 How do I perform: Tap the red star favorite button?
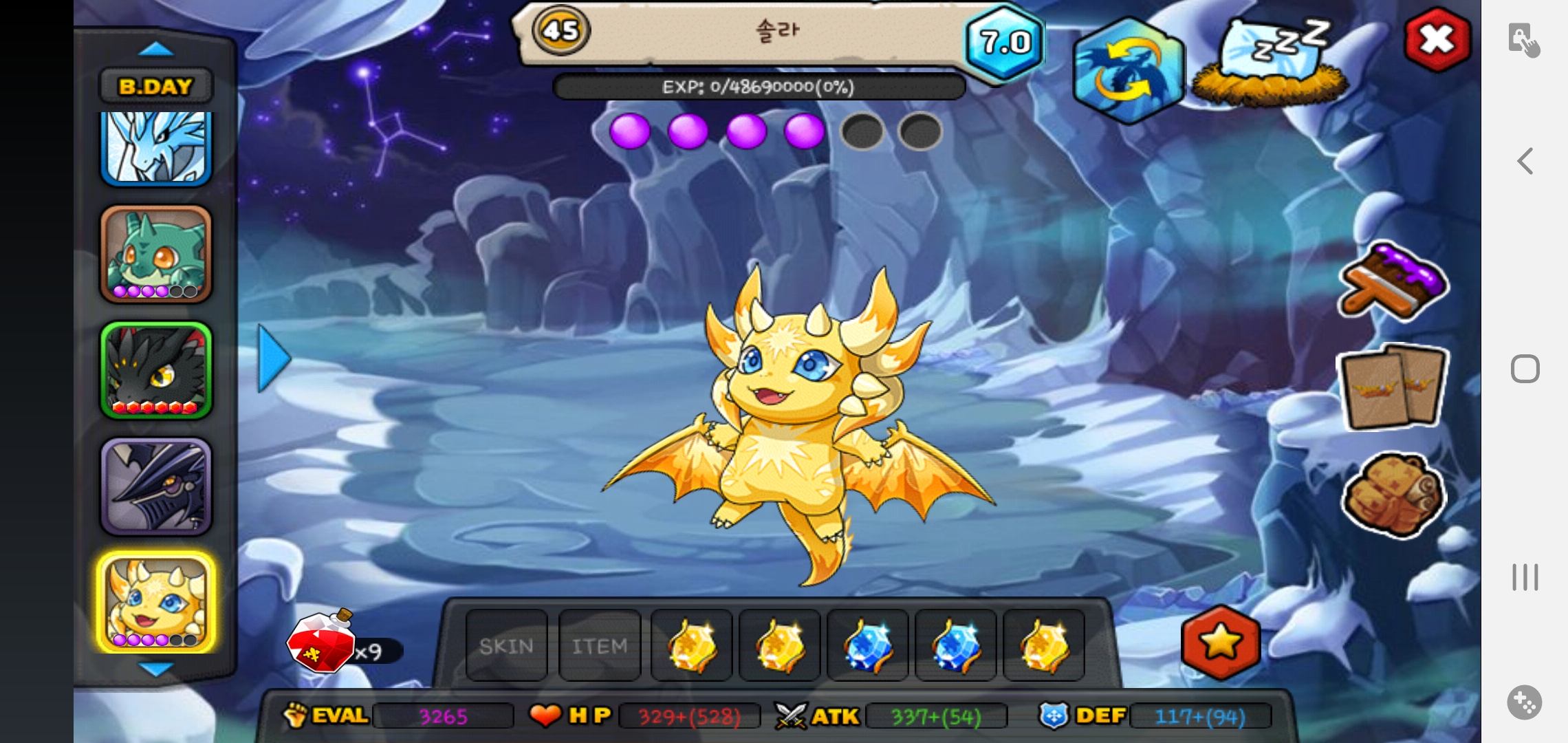pyautogui.click(x=1221, y=642)
